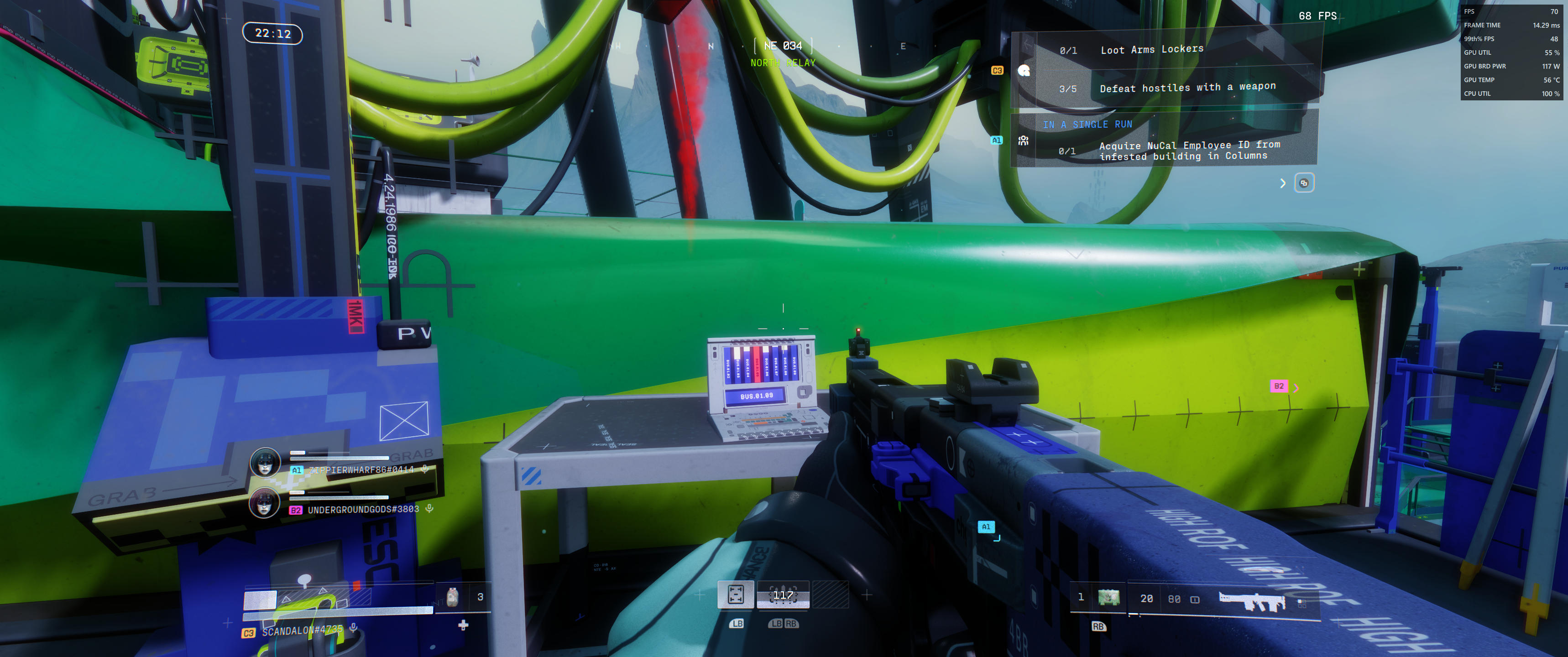Screen dimensions: 1568x657
Task: Select squadmate UNDERGROUNDGODS#3803 portrait
Action: [265, 504]
